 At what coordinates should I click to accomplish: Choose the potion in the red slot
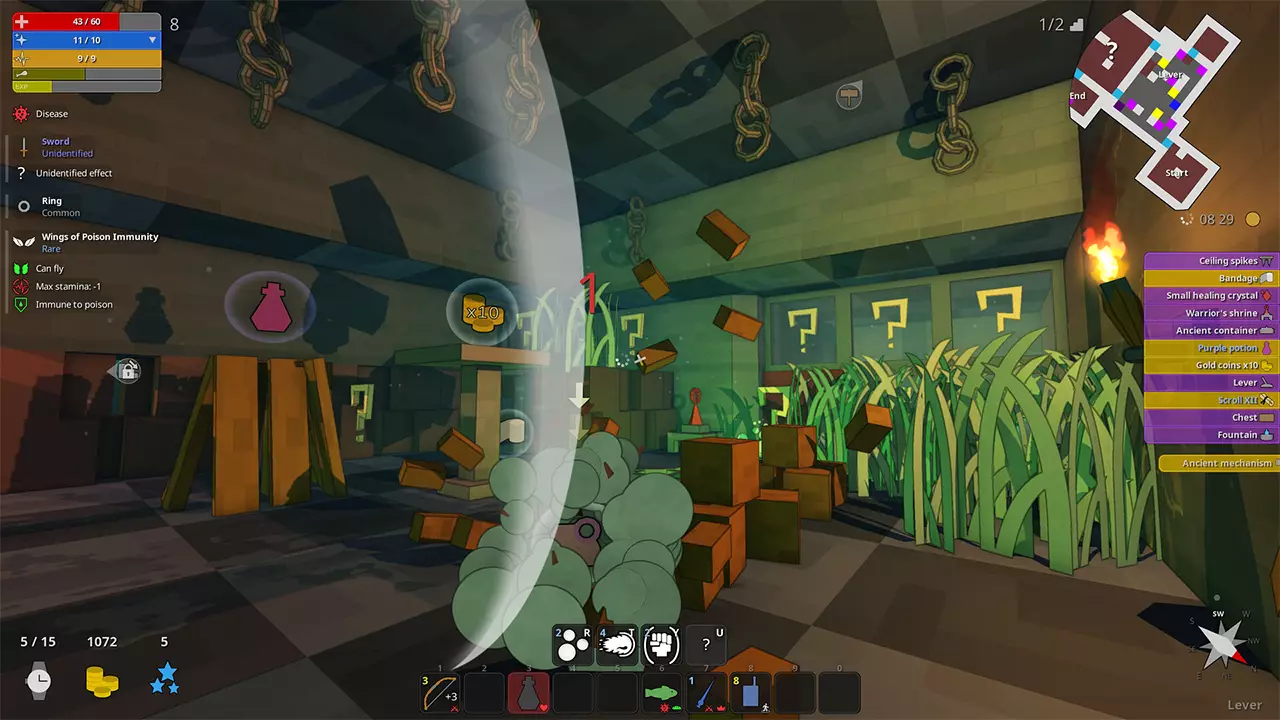click(x=529, y=693)
